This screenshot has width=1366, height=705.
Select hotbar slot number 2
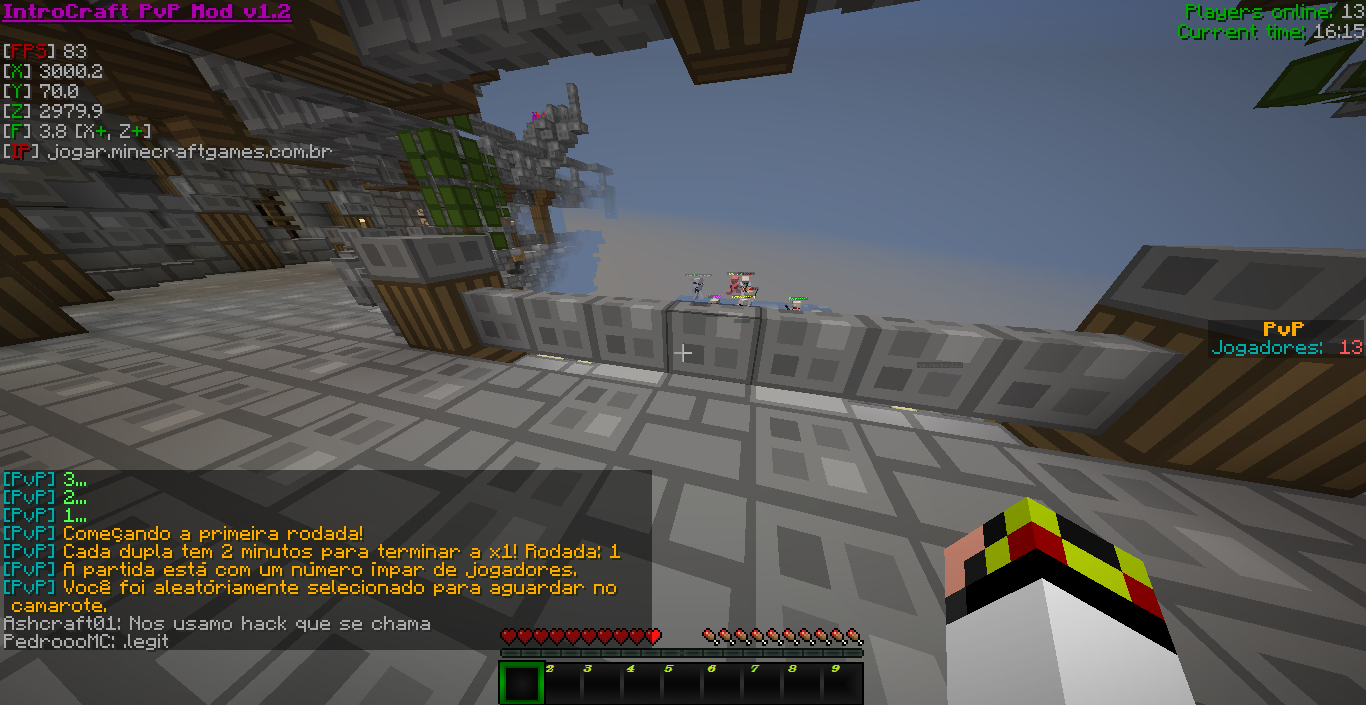(561, 683)
